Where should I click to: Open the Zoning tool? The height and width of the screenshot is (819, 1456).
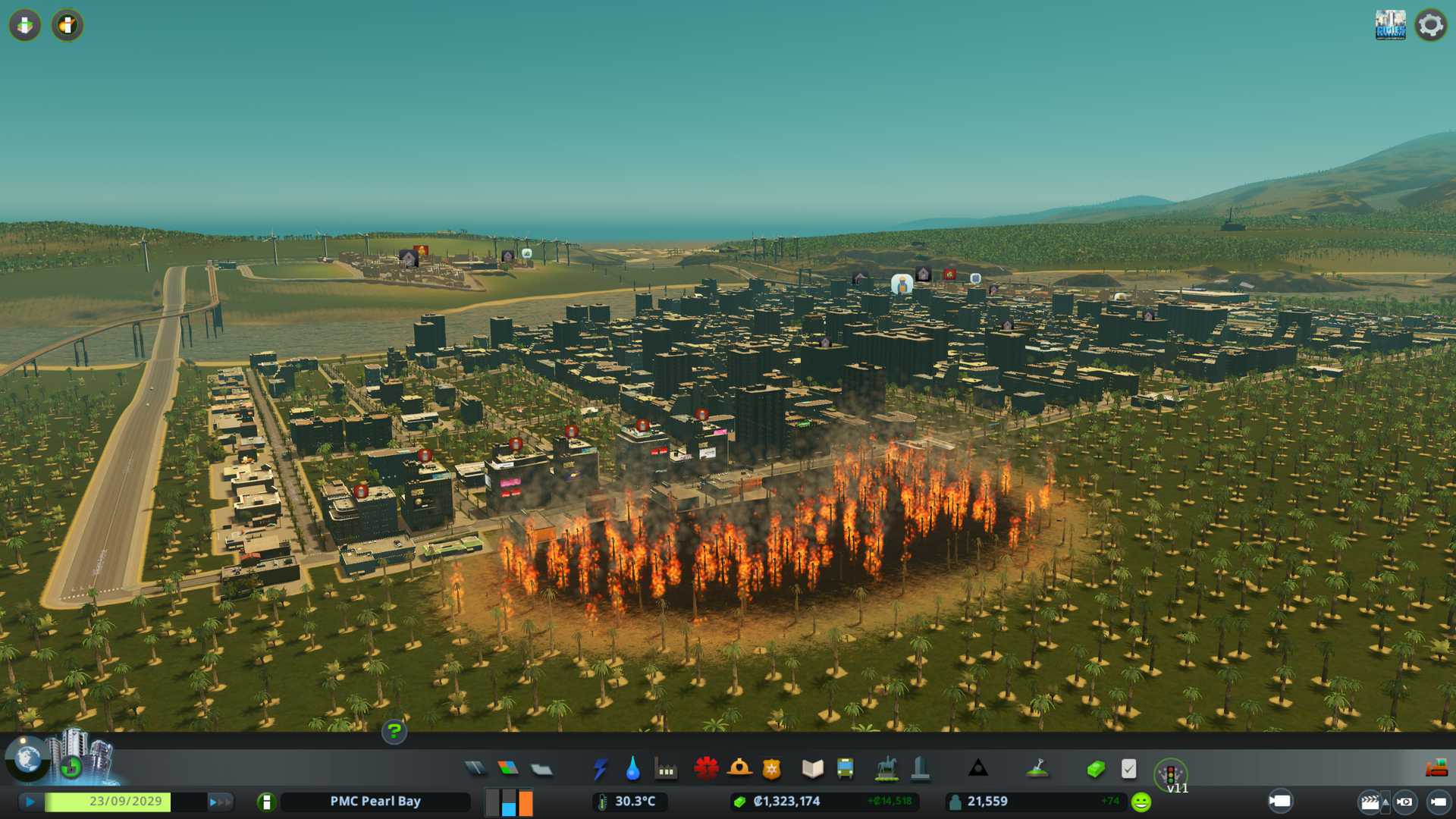pos(508,769)
